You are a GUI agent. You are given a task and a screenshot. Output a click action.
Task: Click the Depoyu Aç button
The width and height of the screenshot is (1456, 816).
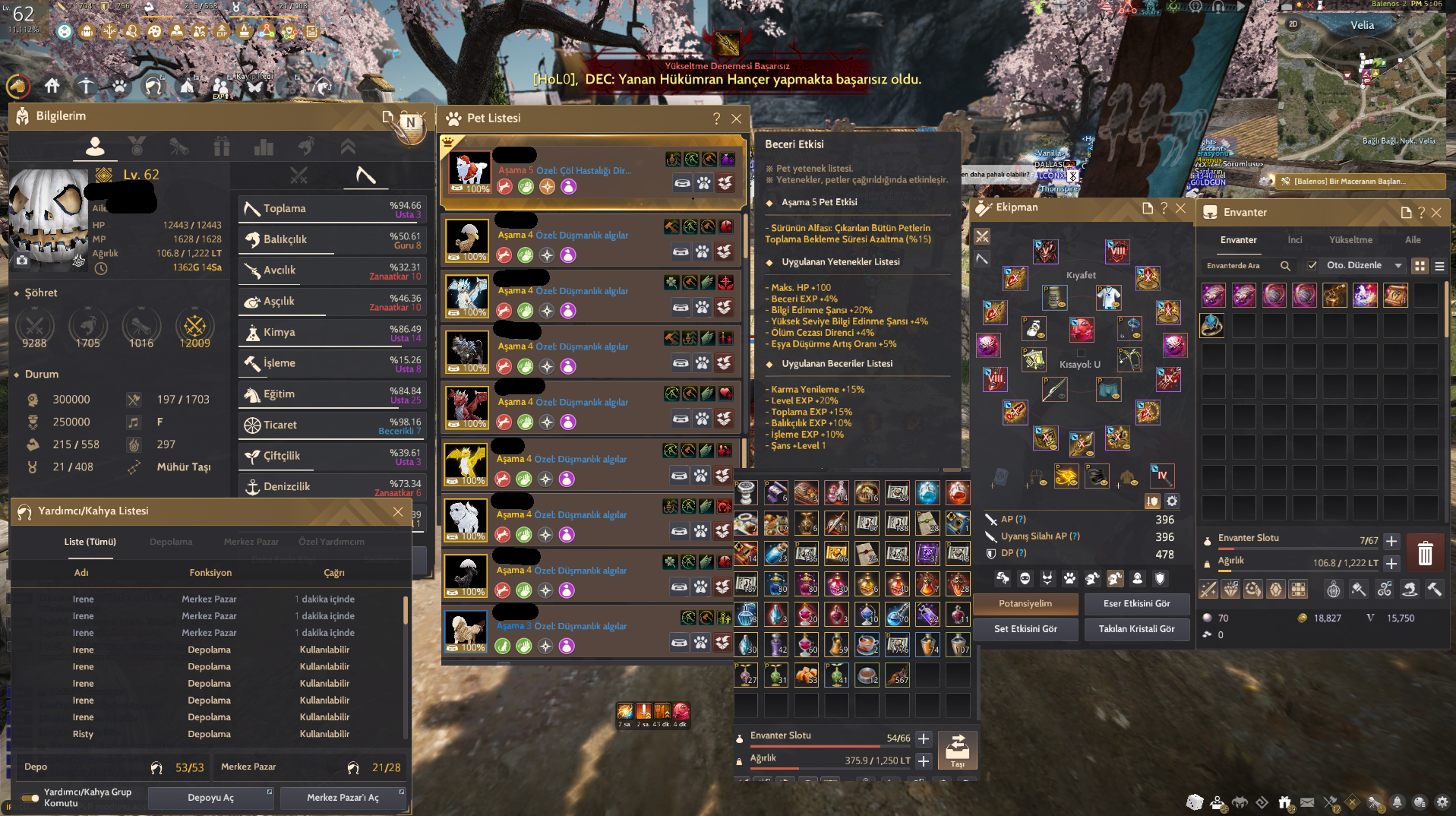click(211, 798)
